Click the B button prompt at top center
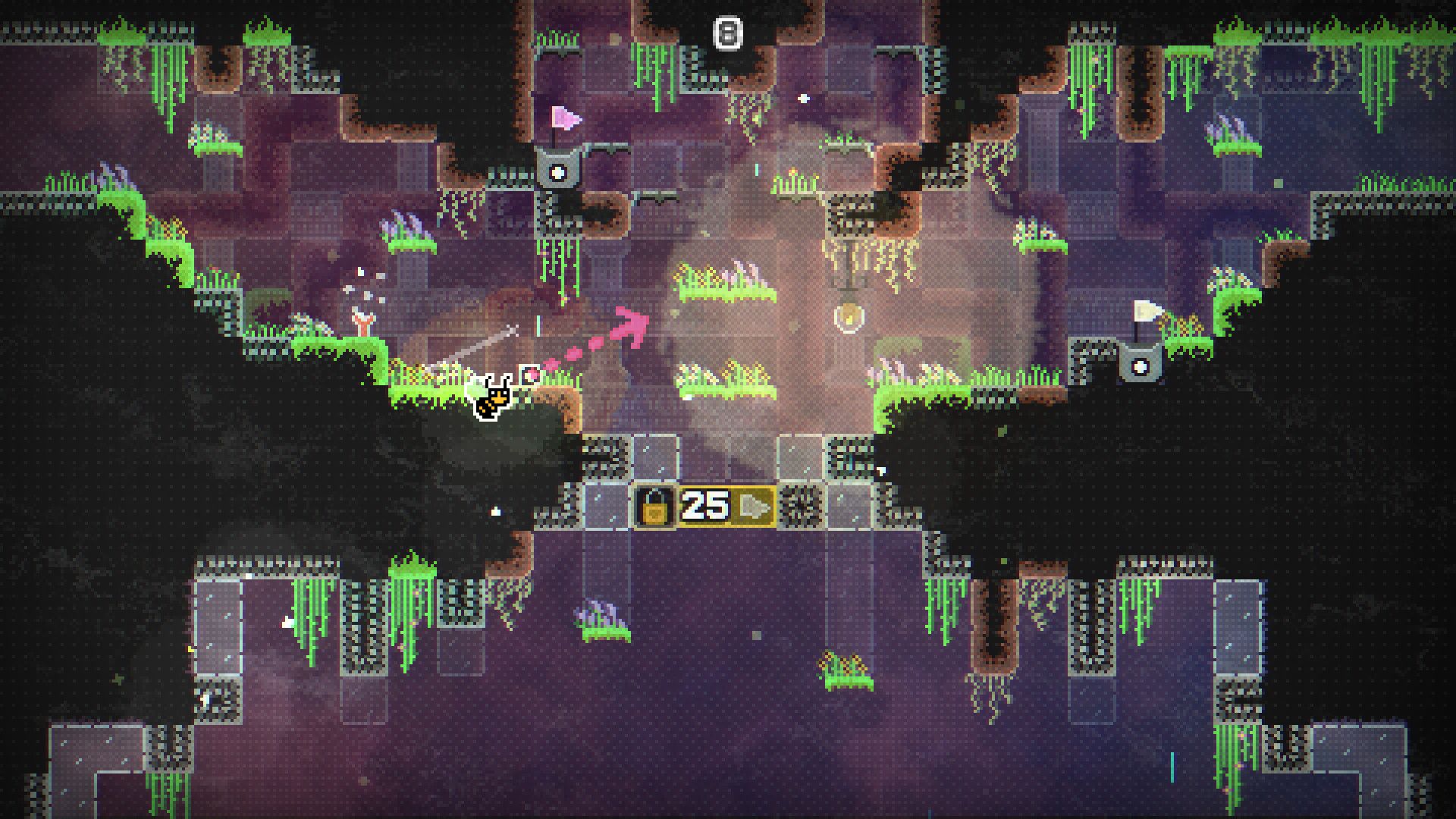Image resolution: width=1456 pixels, height=819 pixels. (x=728, y=32)
